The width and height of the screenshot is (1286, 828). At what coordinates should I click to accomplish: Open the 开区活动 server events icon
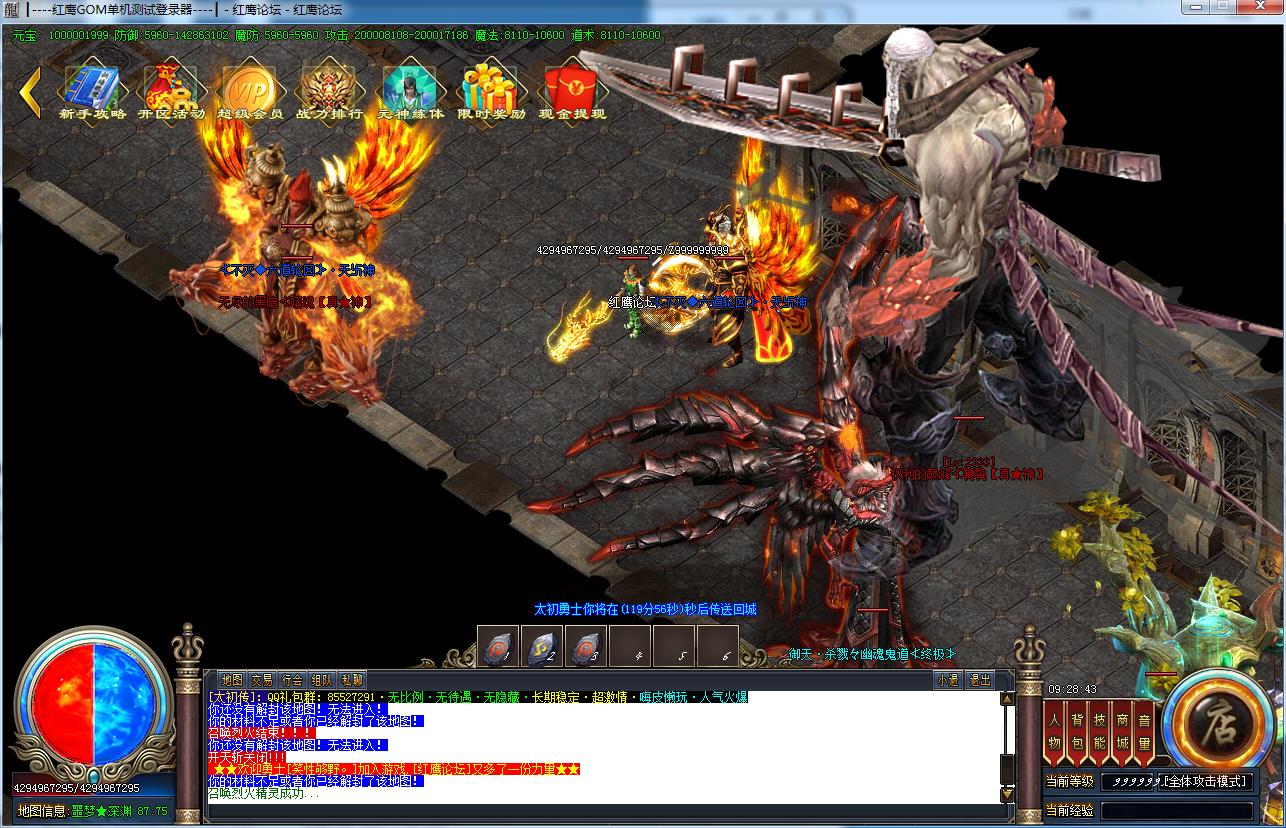click(171, 90)
